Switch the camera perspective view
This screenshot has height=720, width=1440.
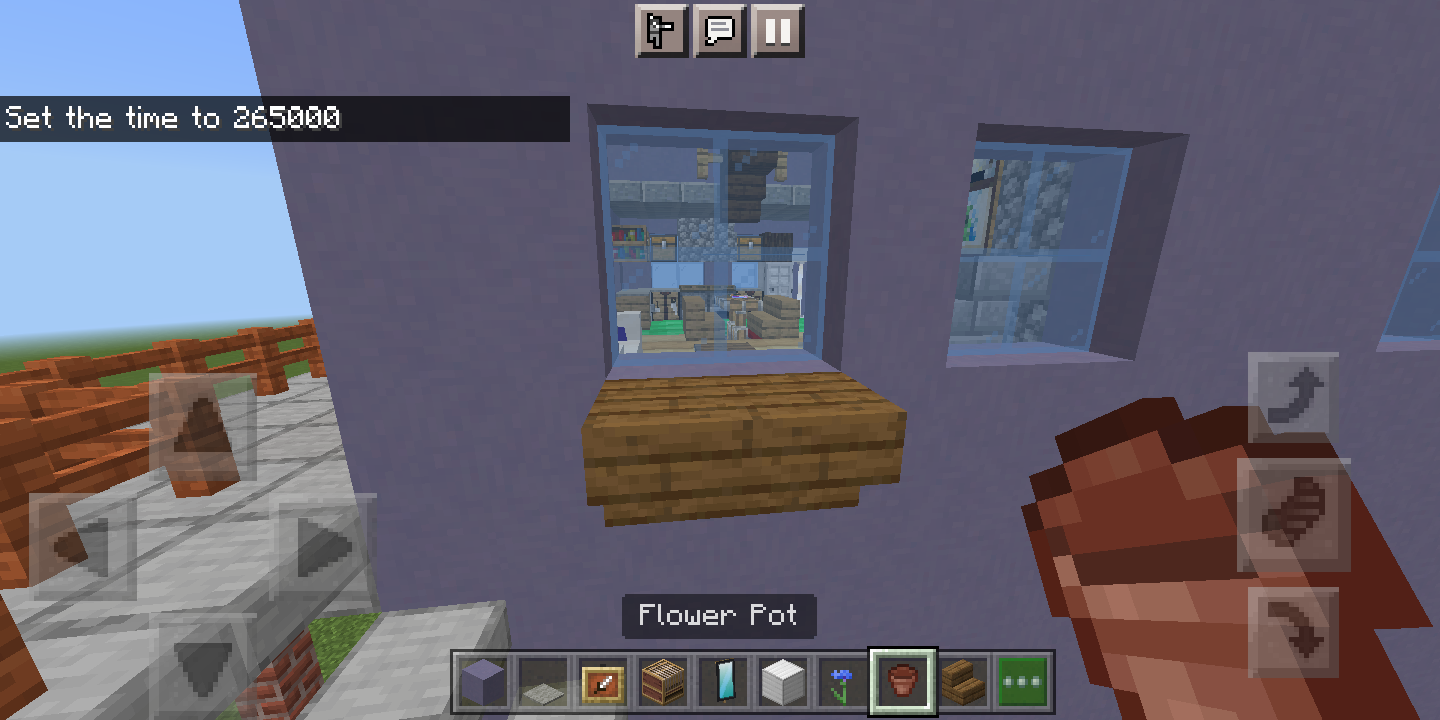pos(661,31)
